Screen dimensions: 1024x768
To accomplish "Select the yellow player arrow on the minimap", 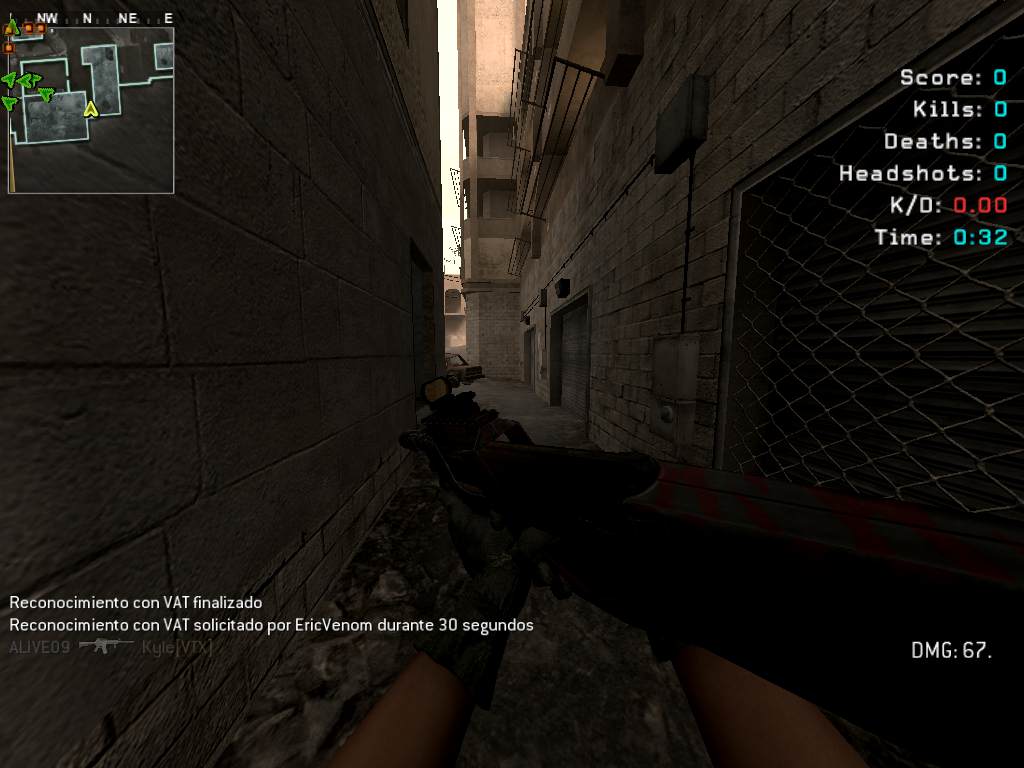I will point(91,108).
